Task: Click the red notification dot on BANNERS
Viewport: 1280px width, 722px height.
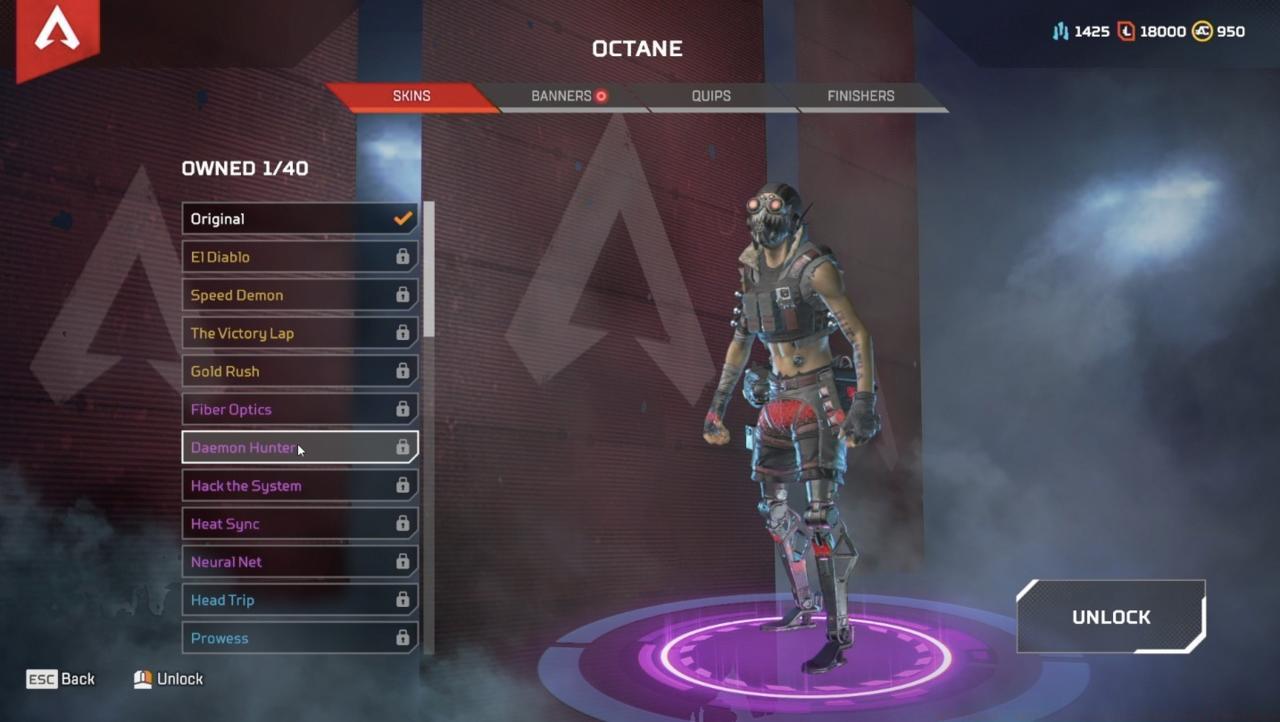Action: [x=603, y=96]
